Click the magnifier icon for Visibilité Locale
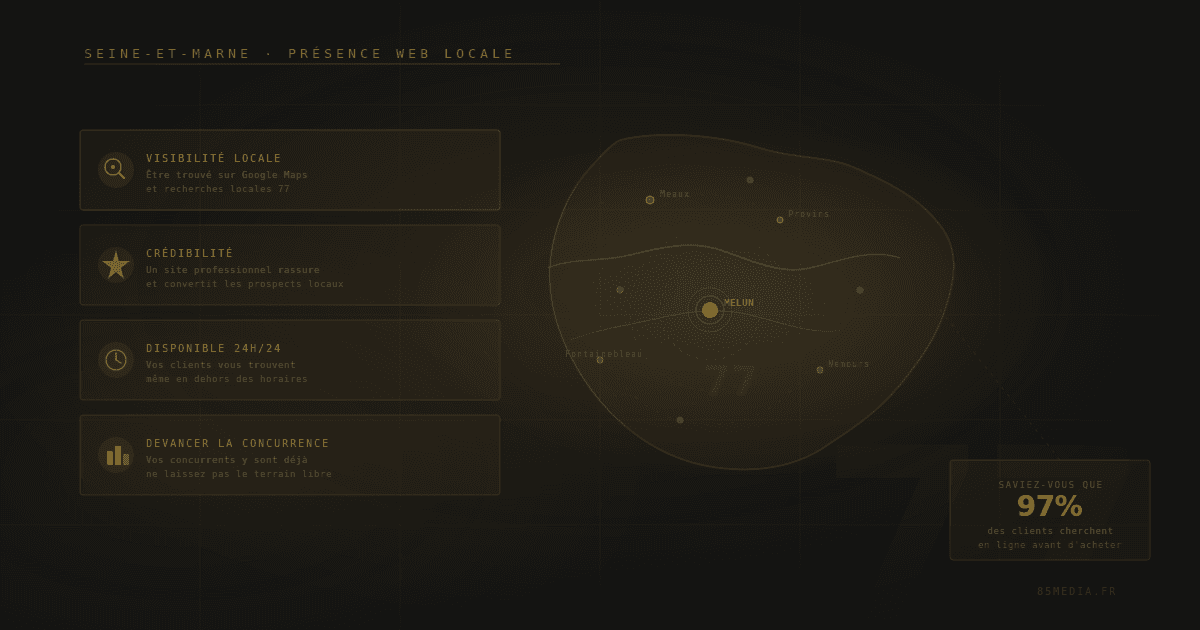Image resolution: width=1200 pixels, height=630 pixels. coord(116,169)
